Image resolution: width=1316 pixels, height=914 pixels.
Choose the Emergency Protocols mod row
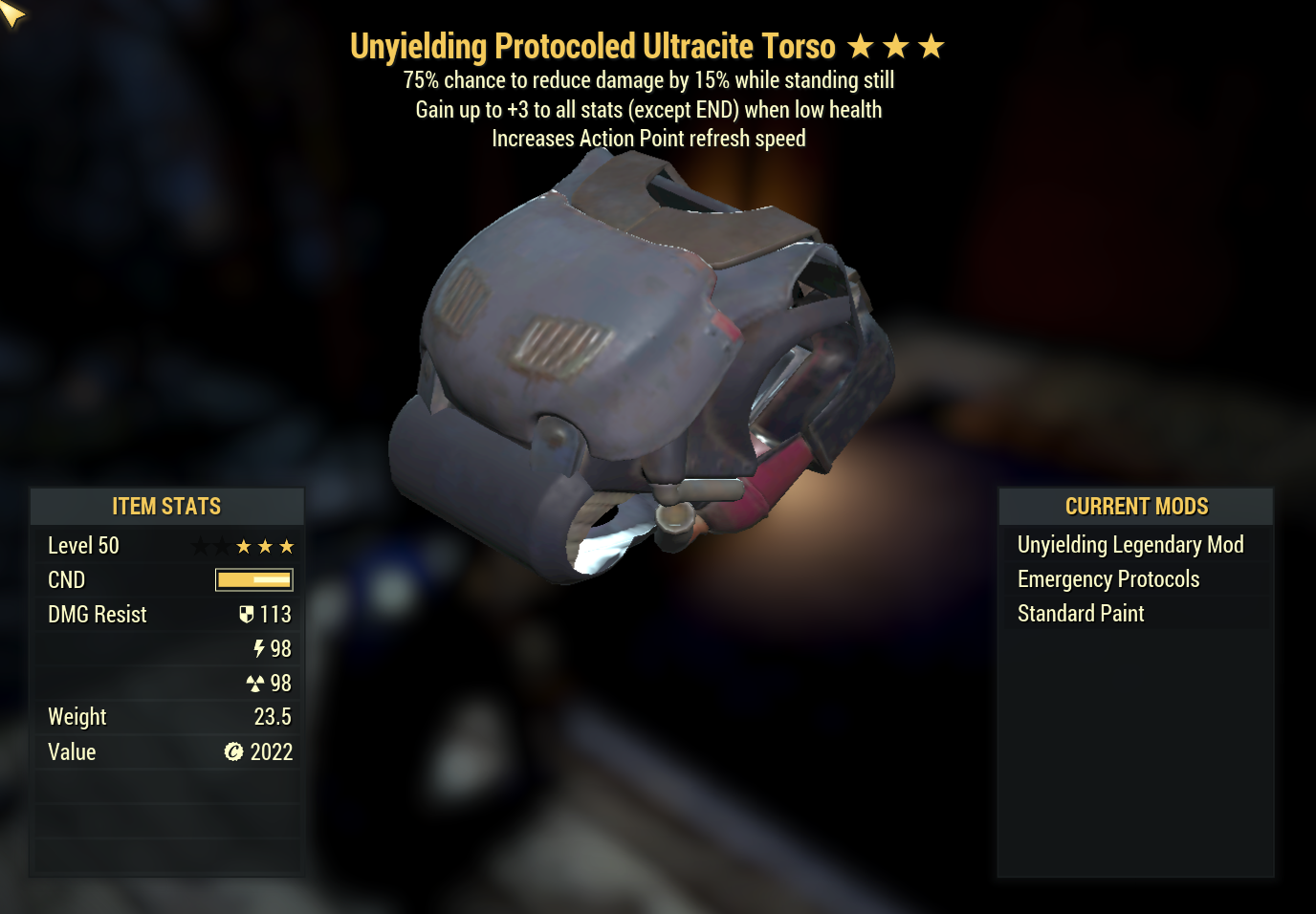pyautogui.click(x=1108, y=579)
